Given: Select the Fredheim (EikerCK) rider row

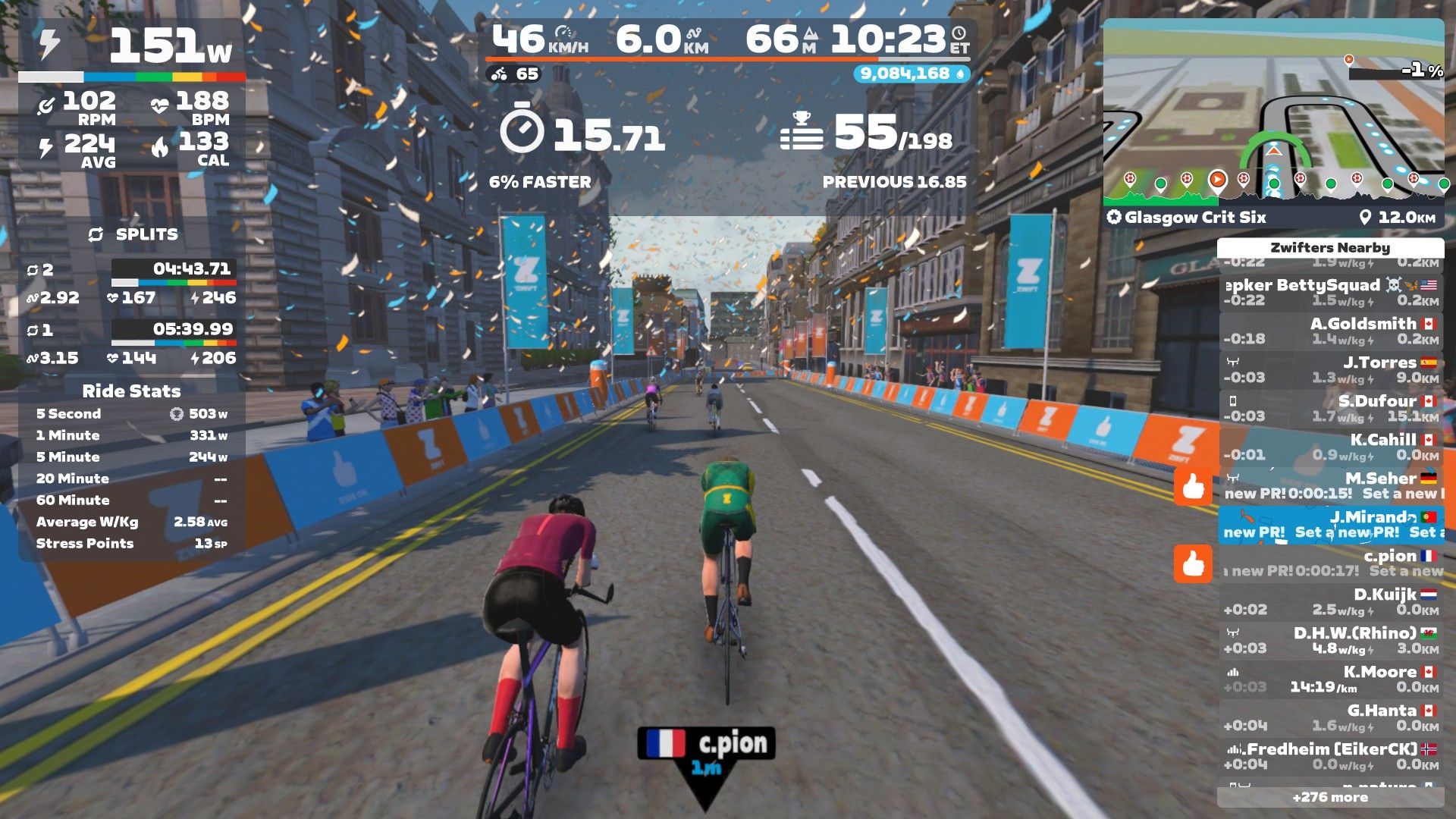Looking at the screenshot, I should (1331, 757).
